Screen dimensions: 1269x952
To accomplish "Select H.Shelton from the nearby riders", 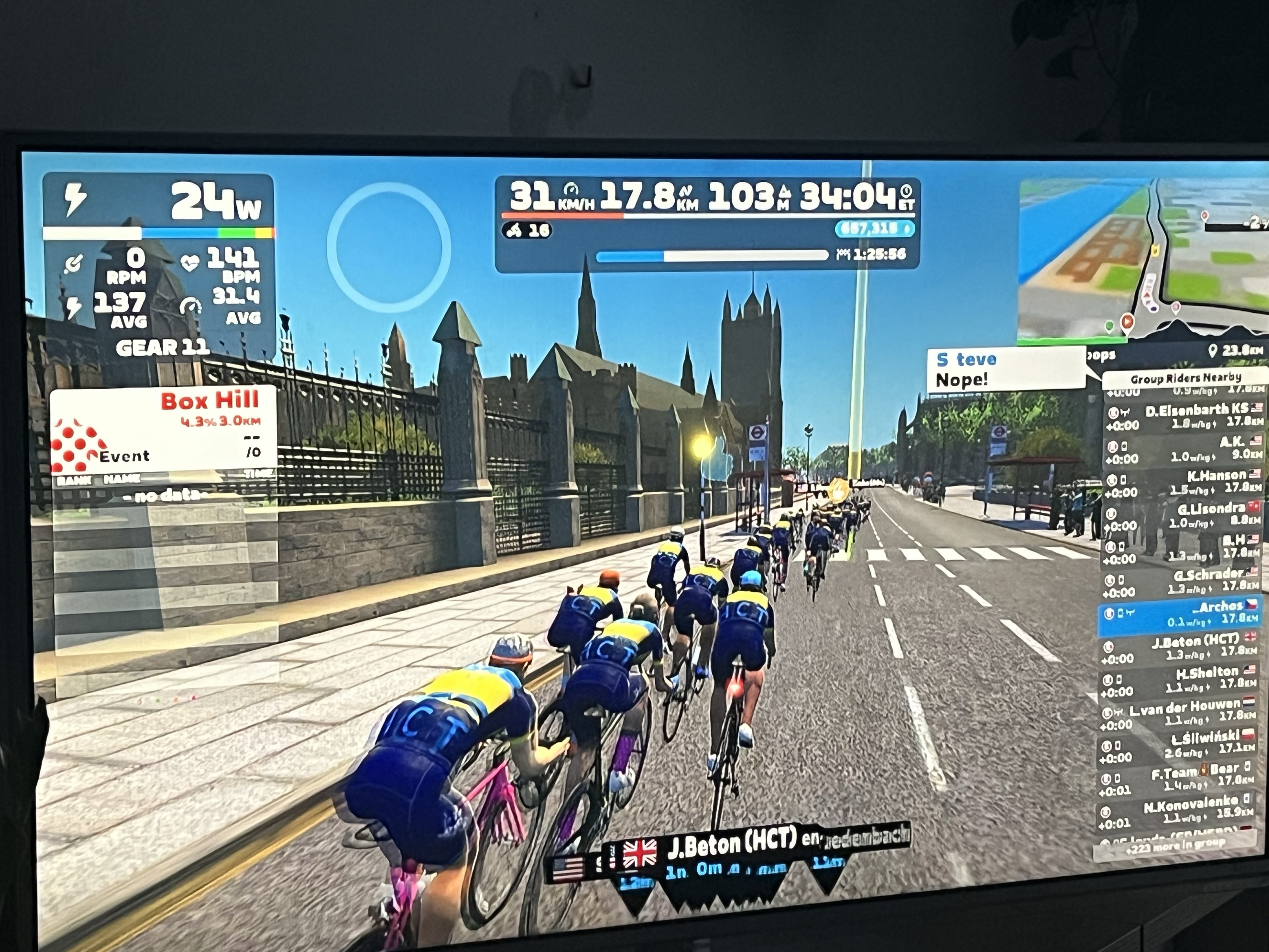I will [1182, 679].
